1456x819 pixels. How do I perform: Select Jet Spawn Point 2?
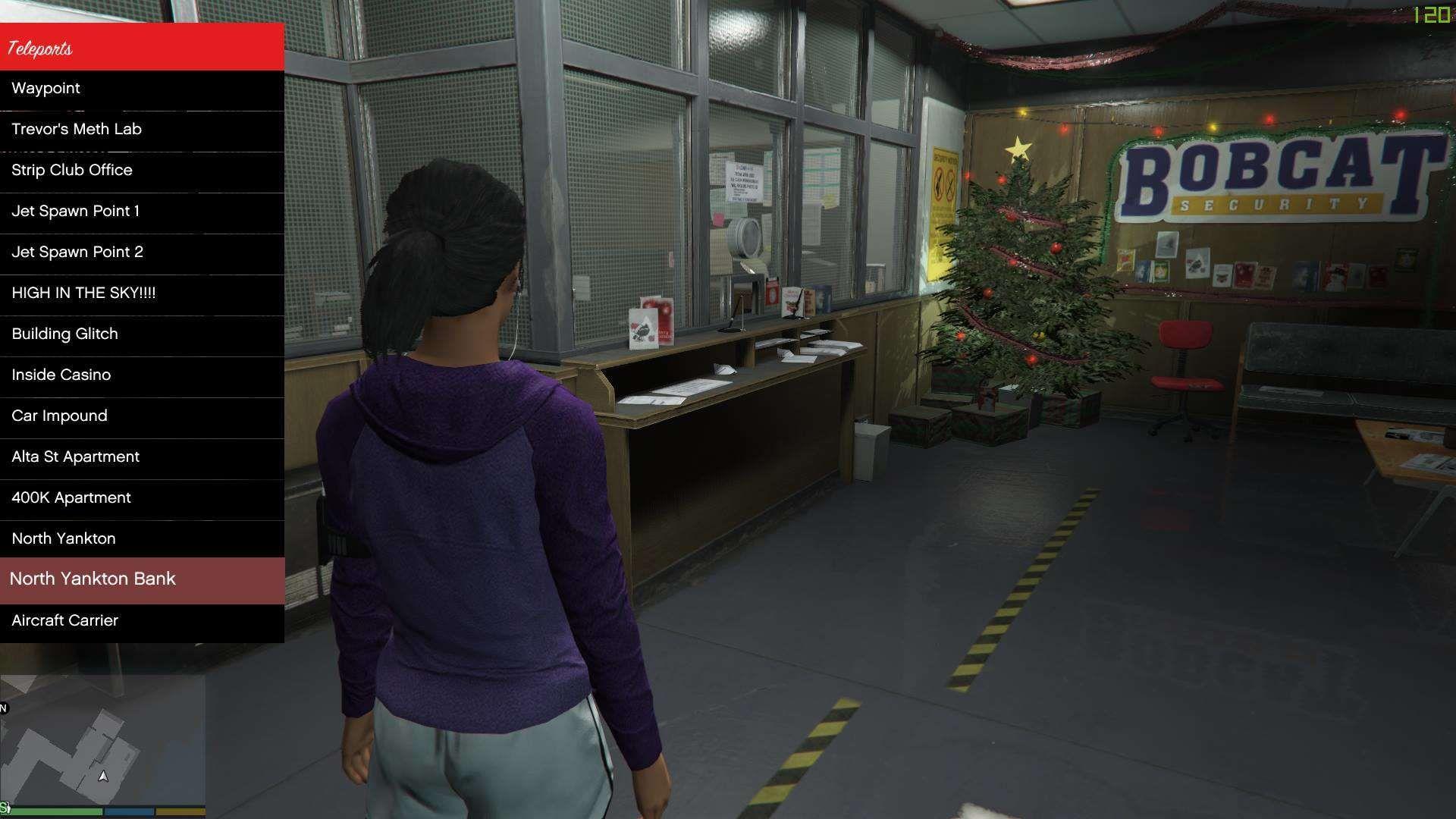pyautogui.click(x=142, y=253)
